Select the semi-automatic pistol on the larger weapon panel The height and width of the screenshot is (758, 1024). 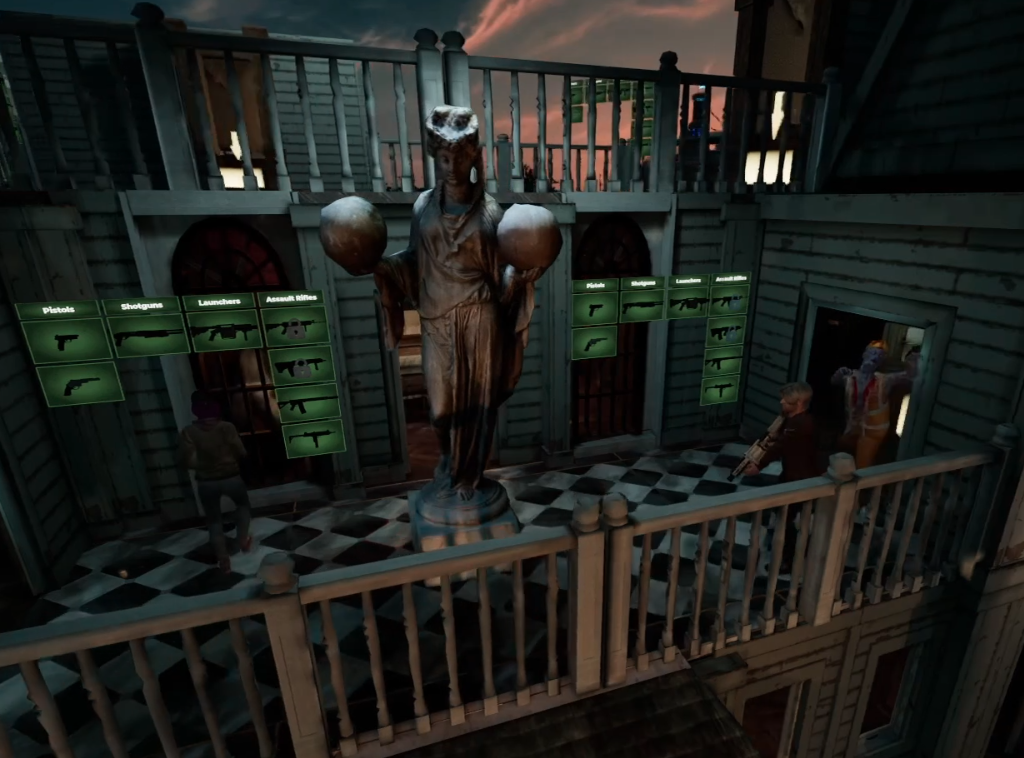tap(66, 341)
